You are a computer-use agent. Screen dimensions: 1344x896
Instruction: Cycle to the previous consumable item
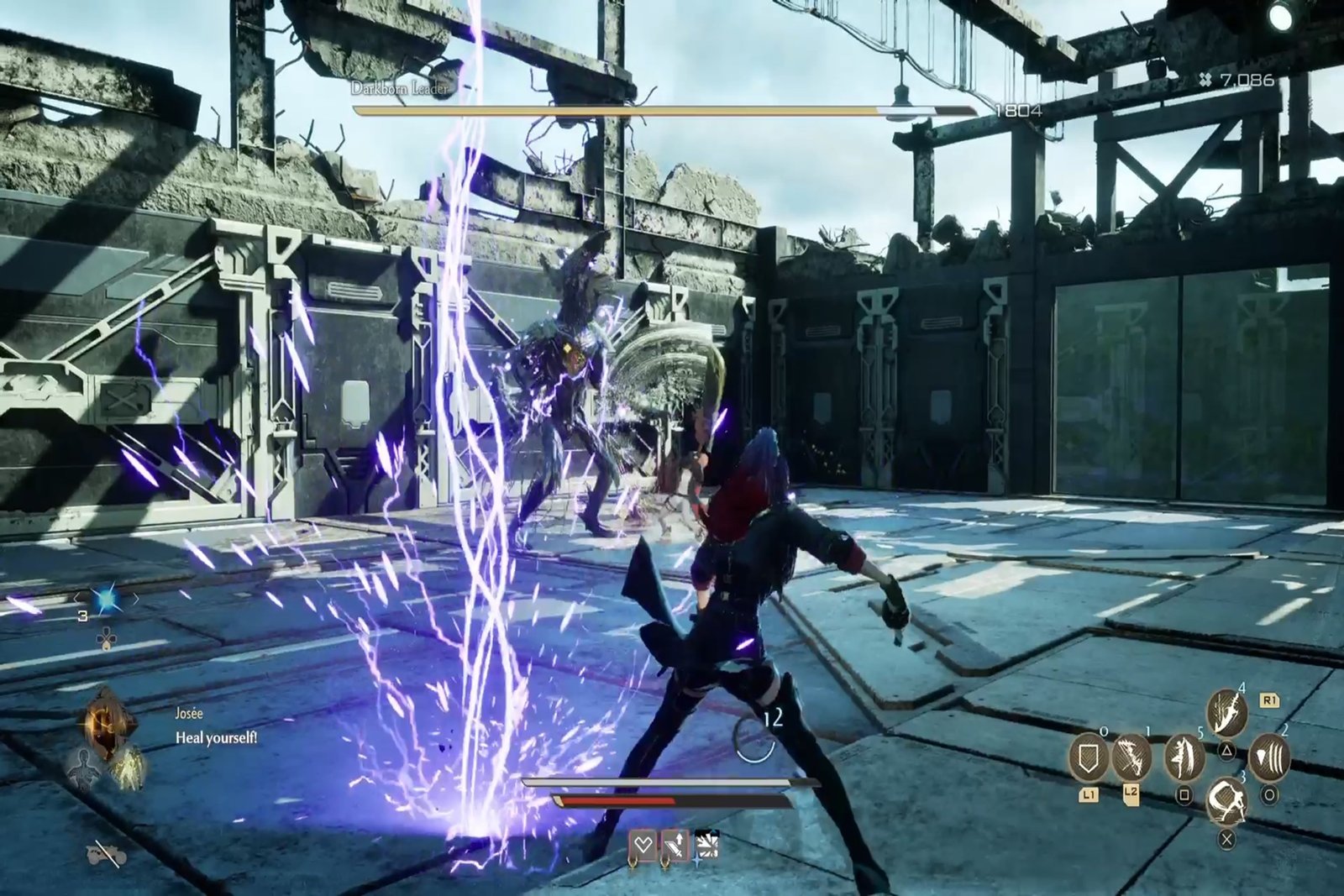tap(77, 599)
